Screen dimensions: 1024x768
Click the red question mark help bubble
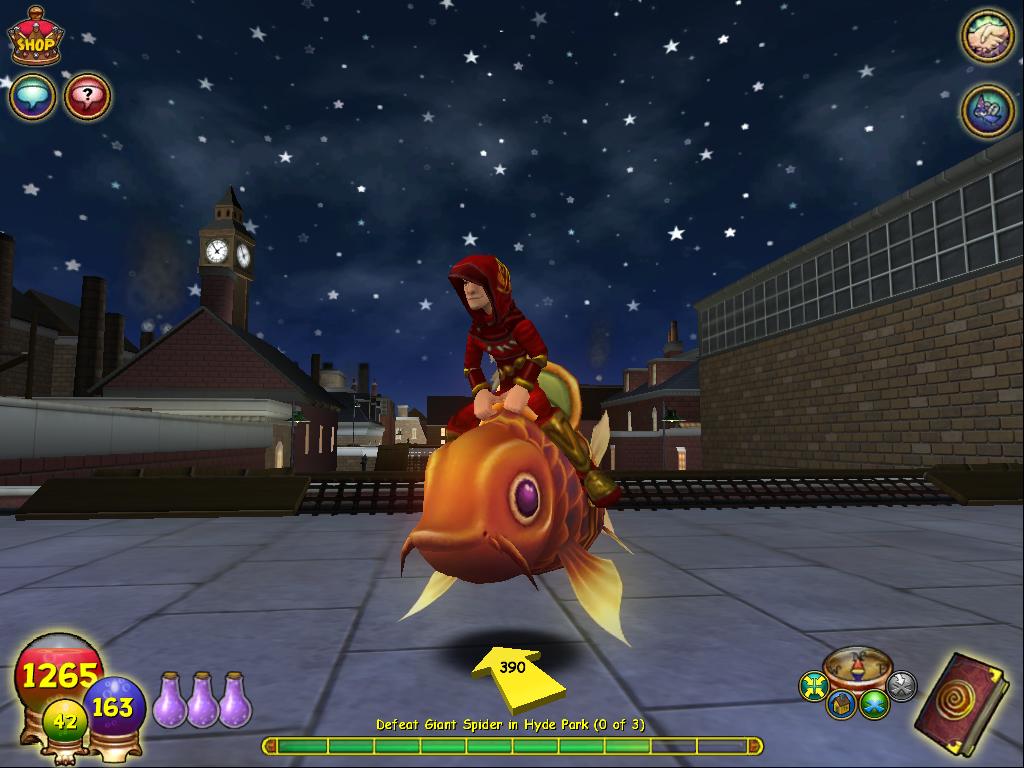(x=88, y=97)
